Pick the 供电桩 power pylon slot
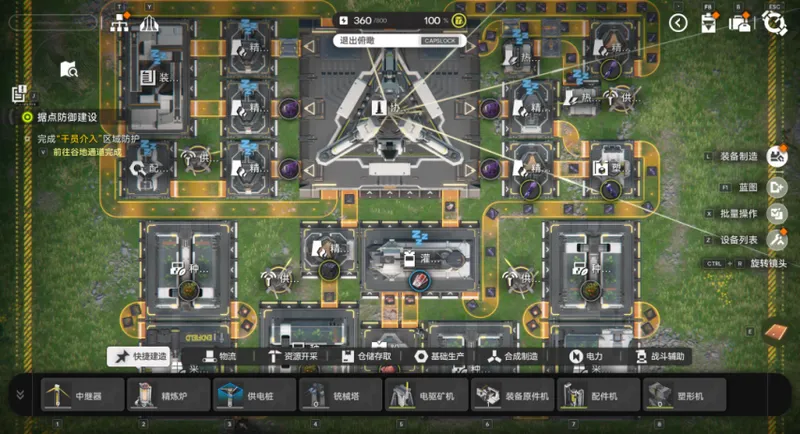 (255, 395)
